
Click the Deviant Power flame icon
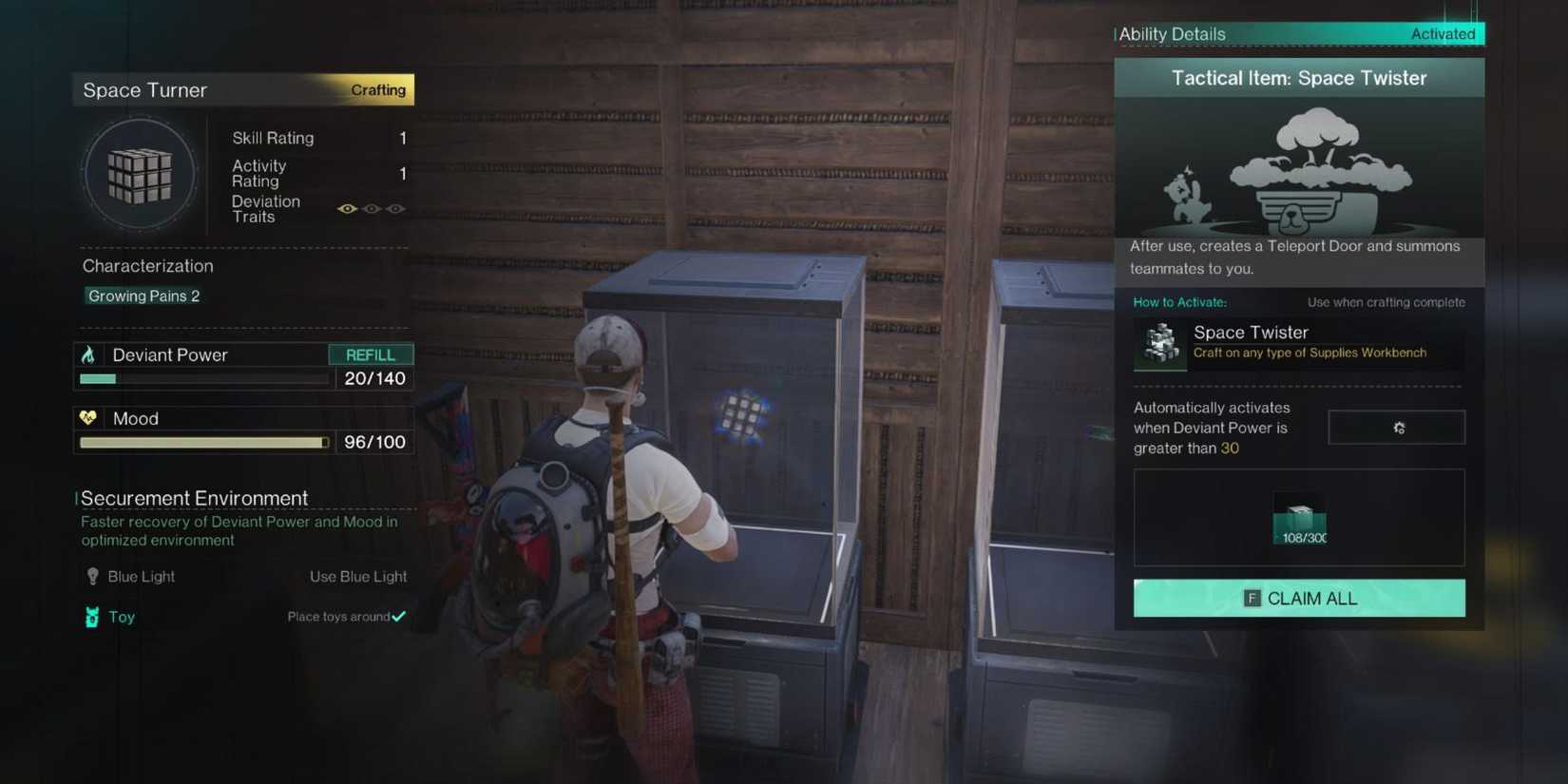pos(89,354)
